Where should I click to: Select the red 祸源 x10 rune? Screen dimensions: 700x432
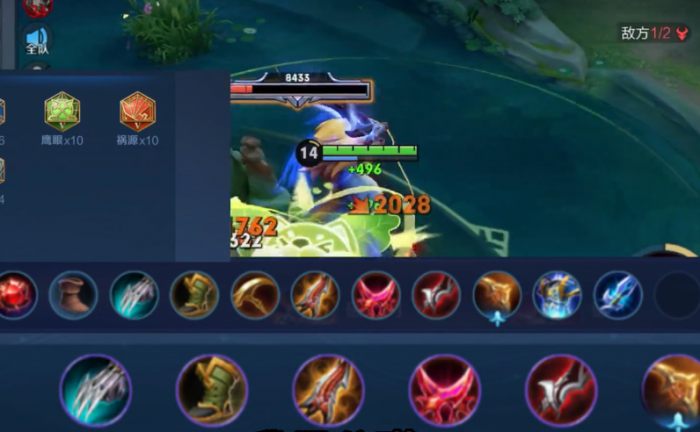pos(137,112)
